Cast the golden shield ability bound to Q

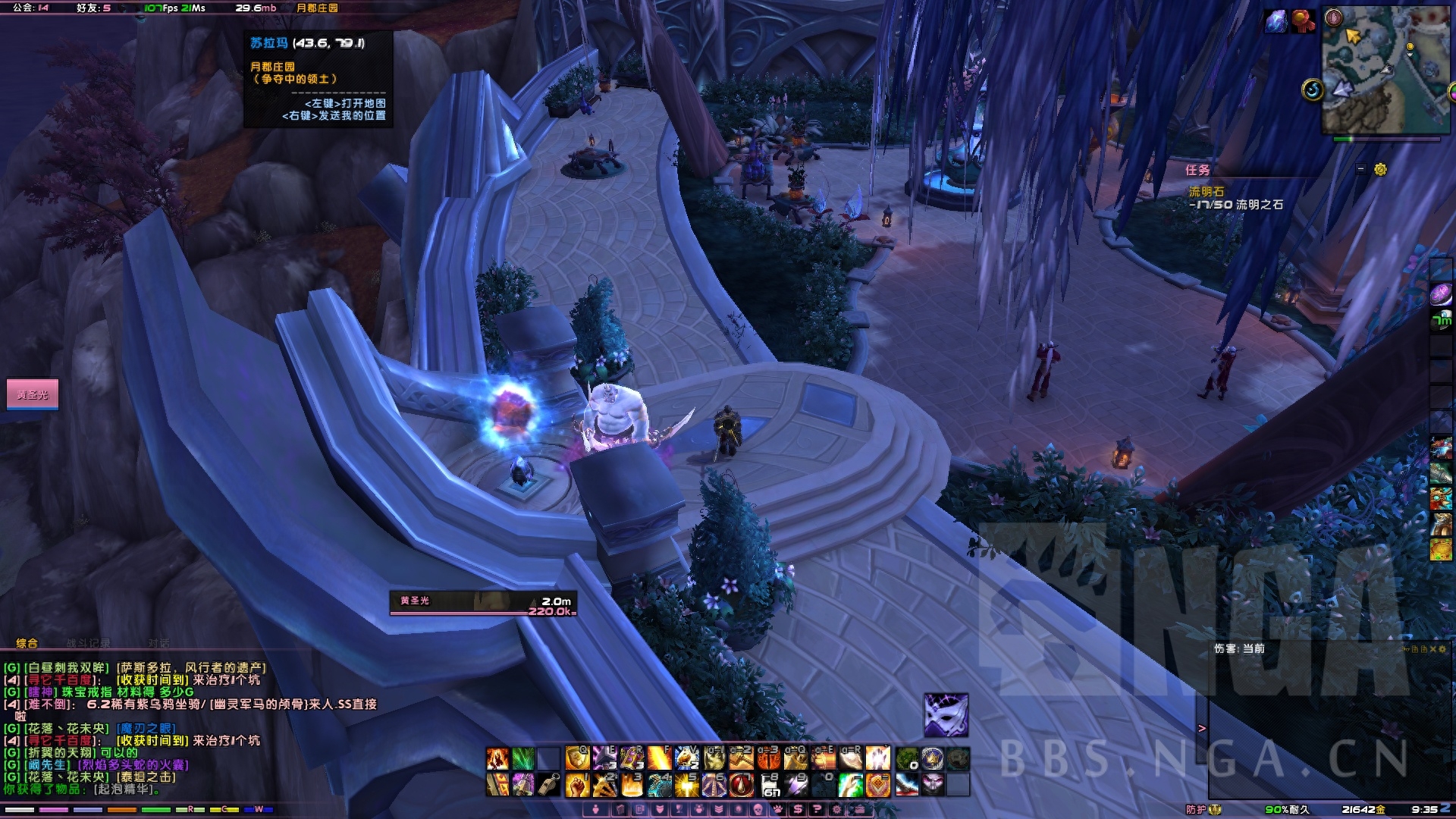click(577, 758)
